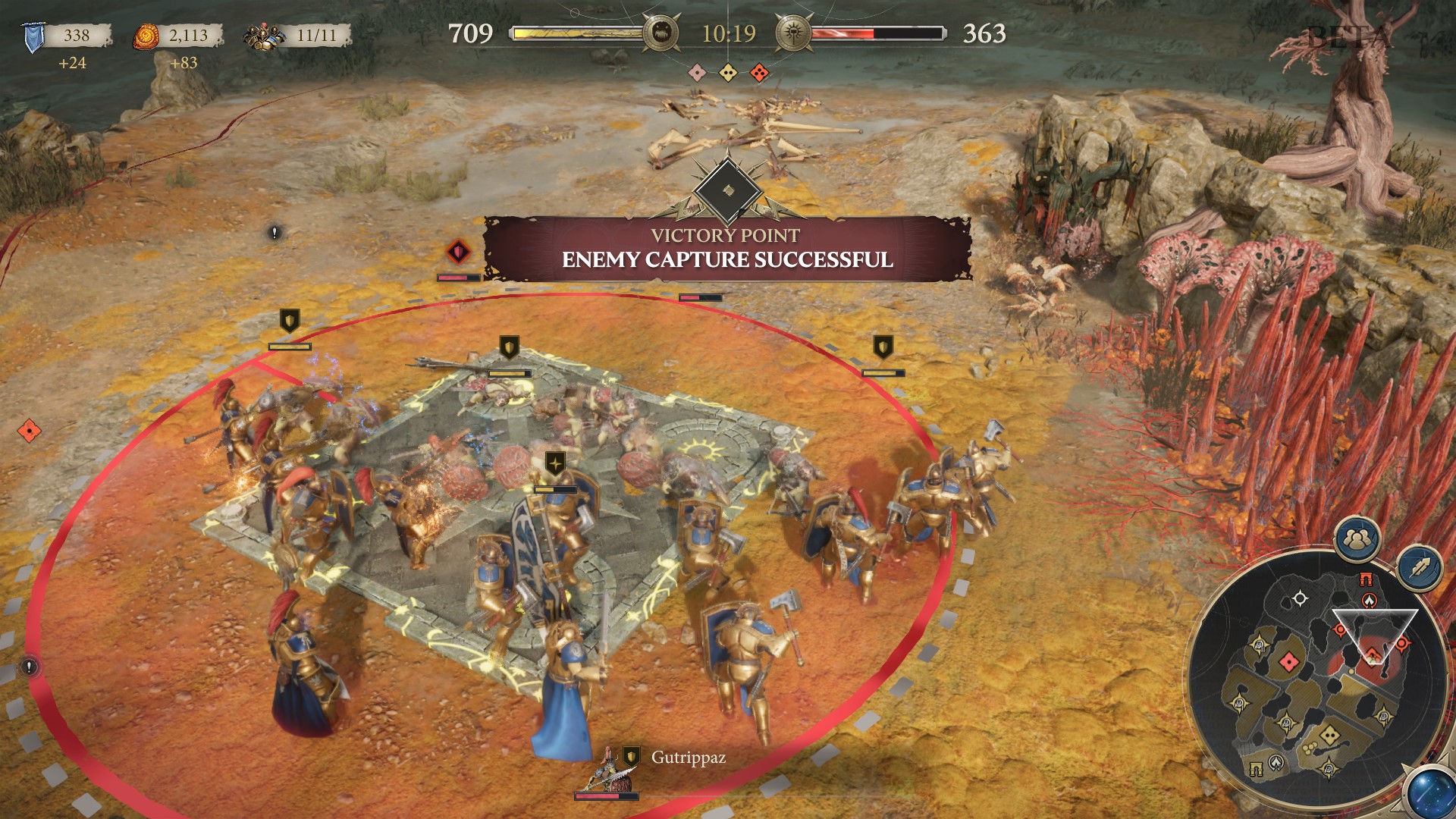Click the hammer-sun faction emblem
This screenshot has height=819, width=1456.
tap(793, 33)
